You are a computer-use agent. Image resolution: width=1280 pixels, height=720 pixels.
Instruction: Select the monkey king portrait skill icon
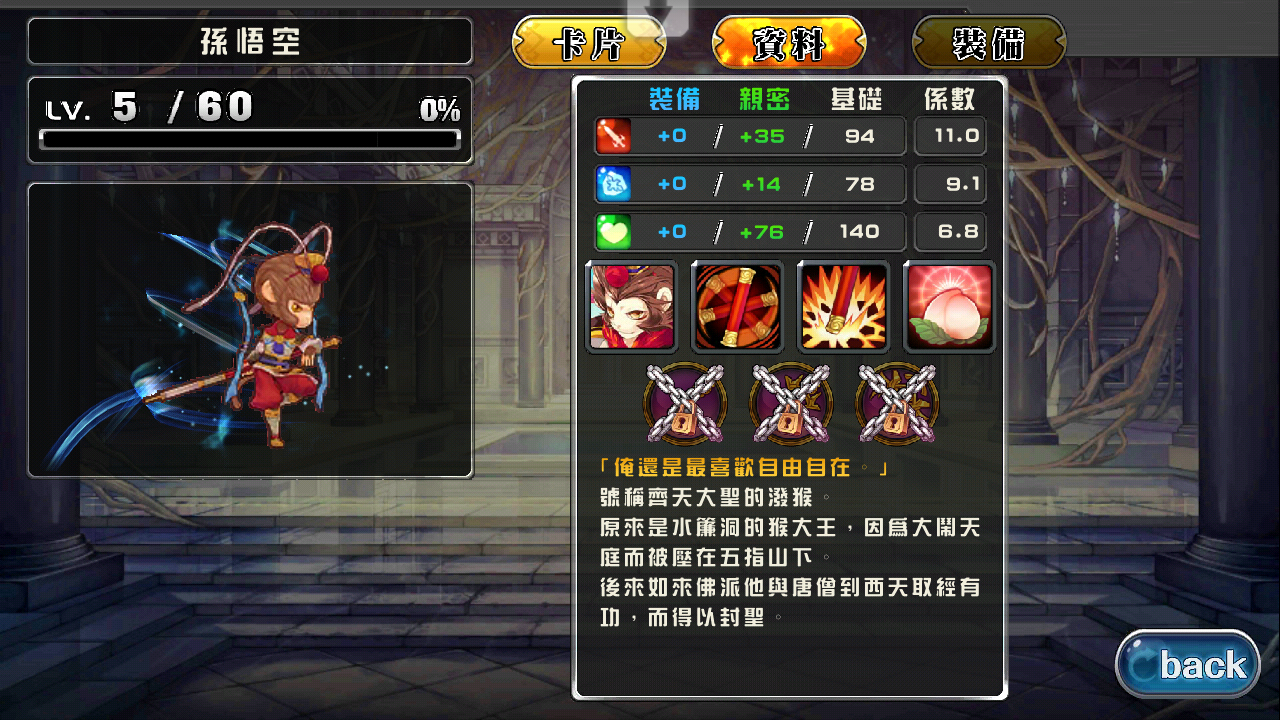coord(632,307)
